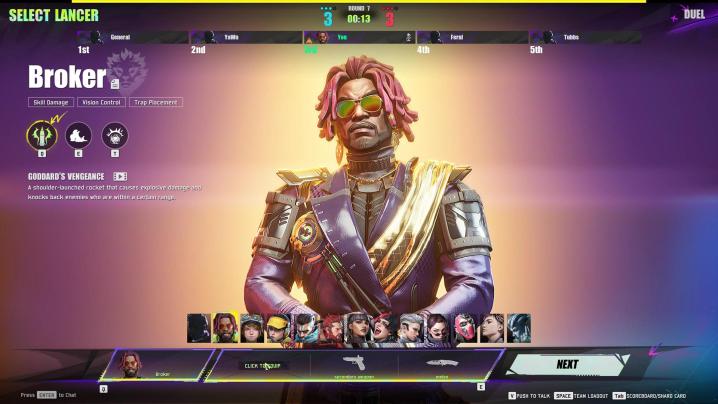The image size is (718, 404).
Task: Select the secondary weapon pistol slot
Action: 353,365
